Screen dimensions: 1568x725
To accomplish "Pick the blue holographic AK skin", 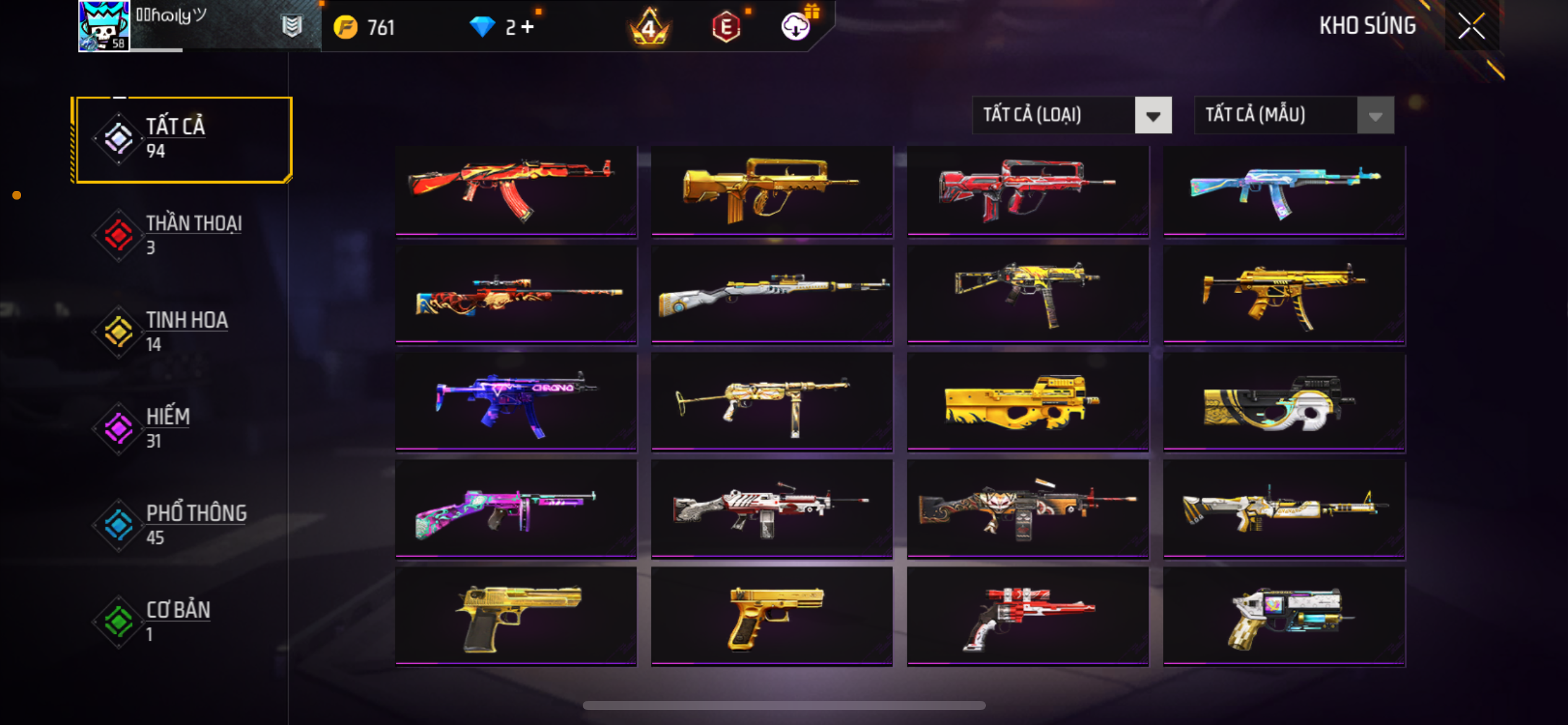I will tap(1284, 190).
